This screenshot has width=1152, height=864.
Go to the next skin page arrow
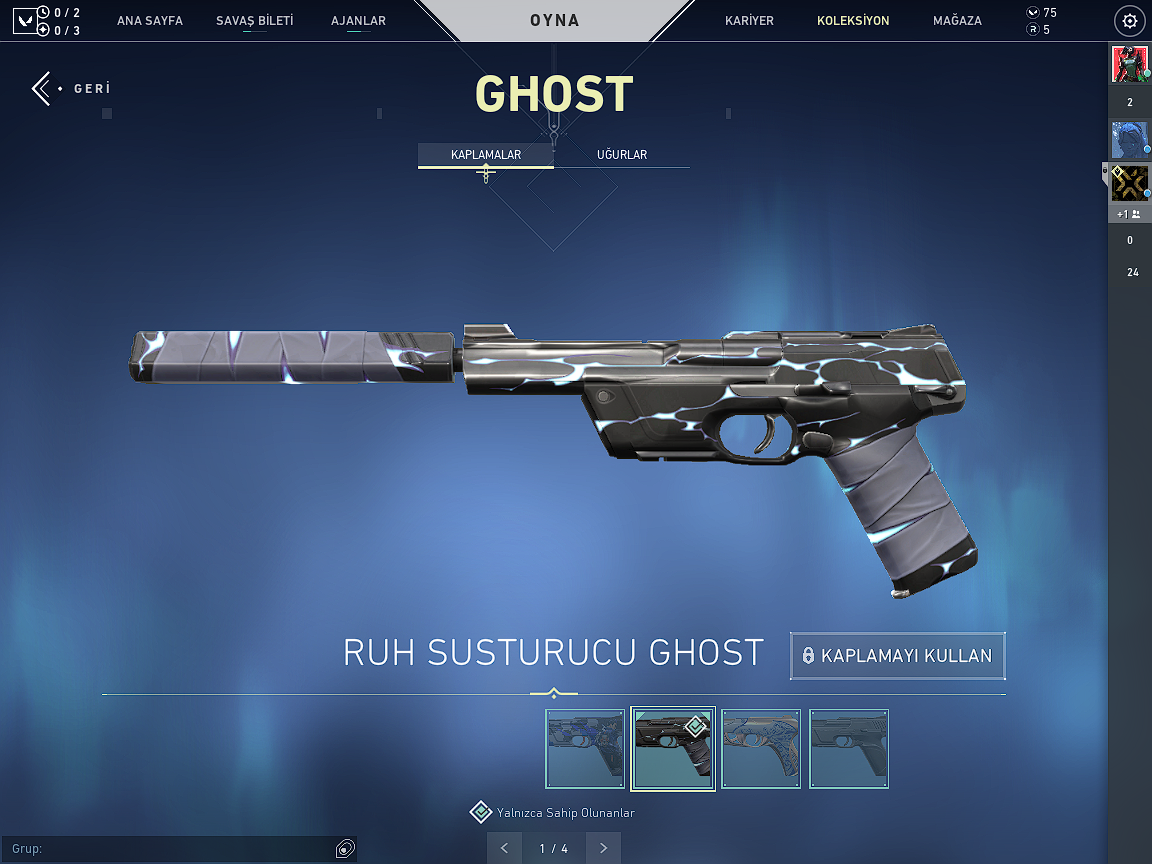603,848
